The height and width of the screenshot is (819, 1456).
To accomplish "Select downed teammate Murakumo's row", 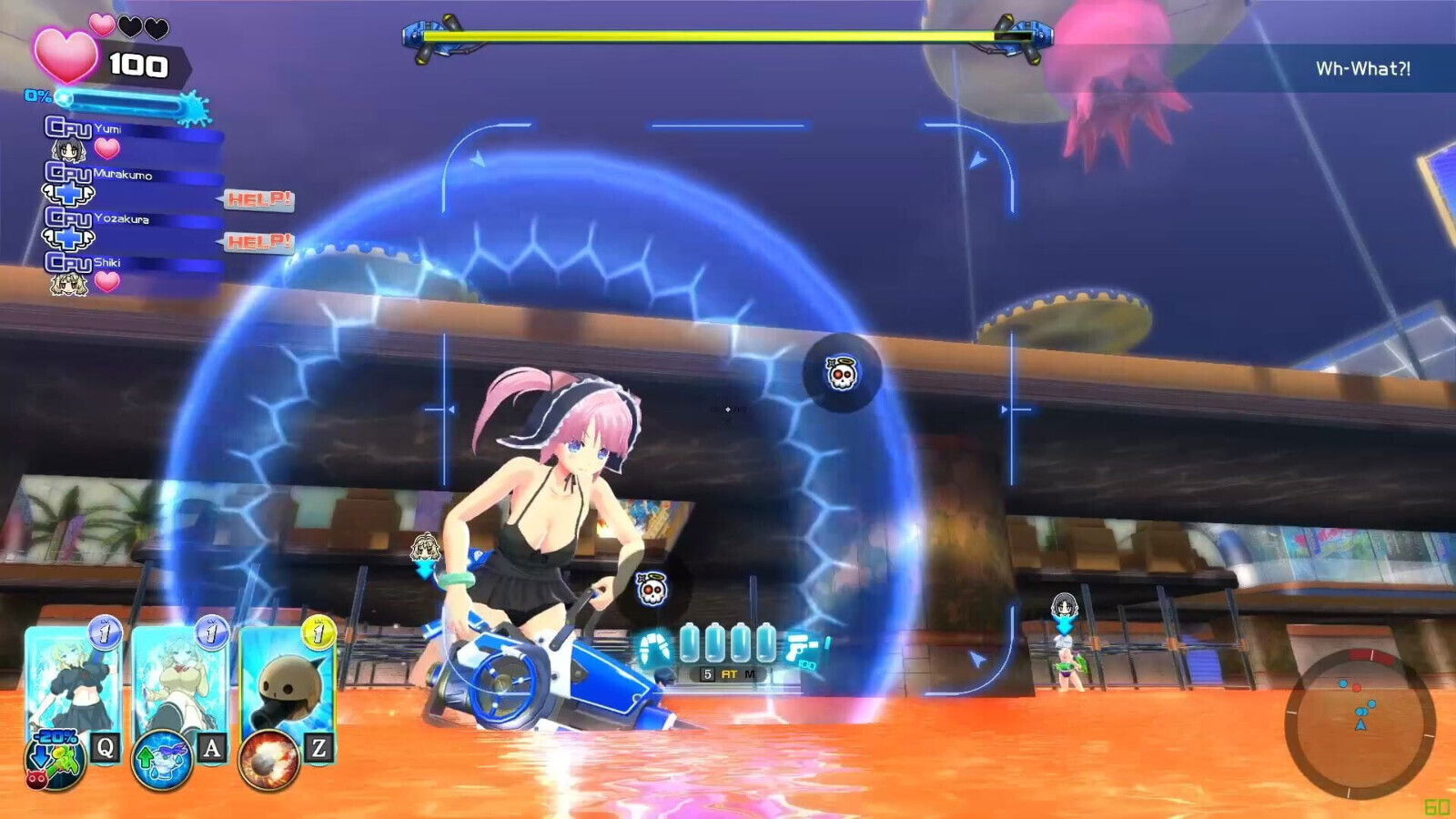I will [x=132, y=180].
